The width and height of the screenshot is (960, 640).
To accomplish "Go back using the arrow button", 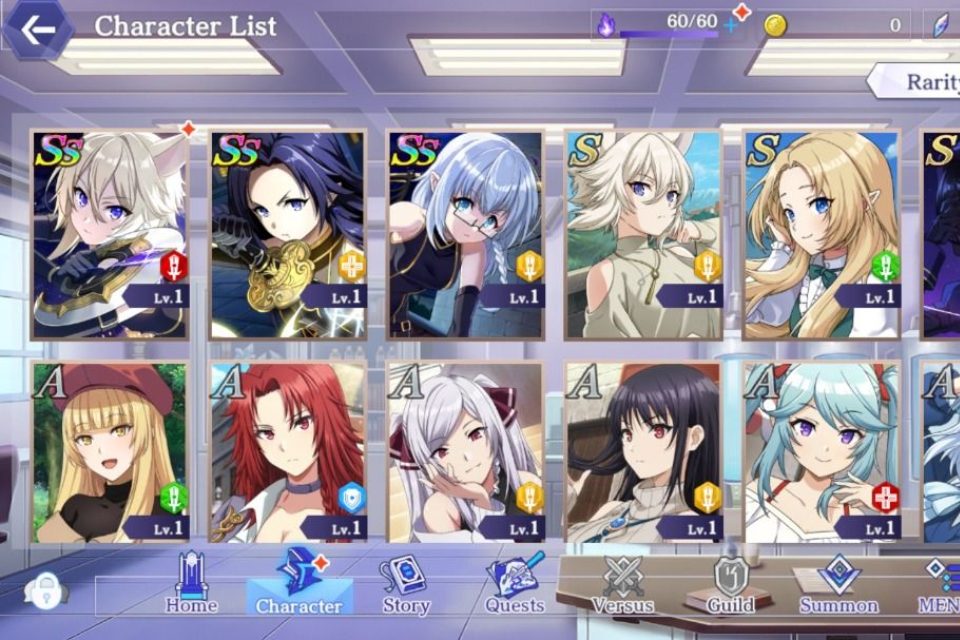I will pos(37,29).
